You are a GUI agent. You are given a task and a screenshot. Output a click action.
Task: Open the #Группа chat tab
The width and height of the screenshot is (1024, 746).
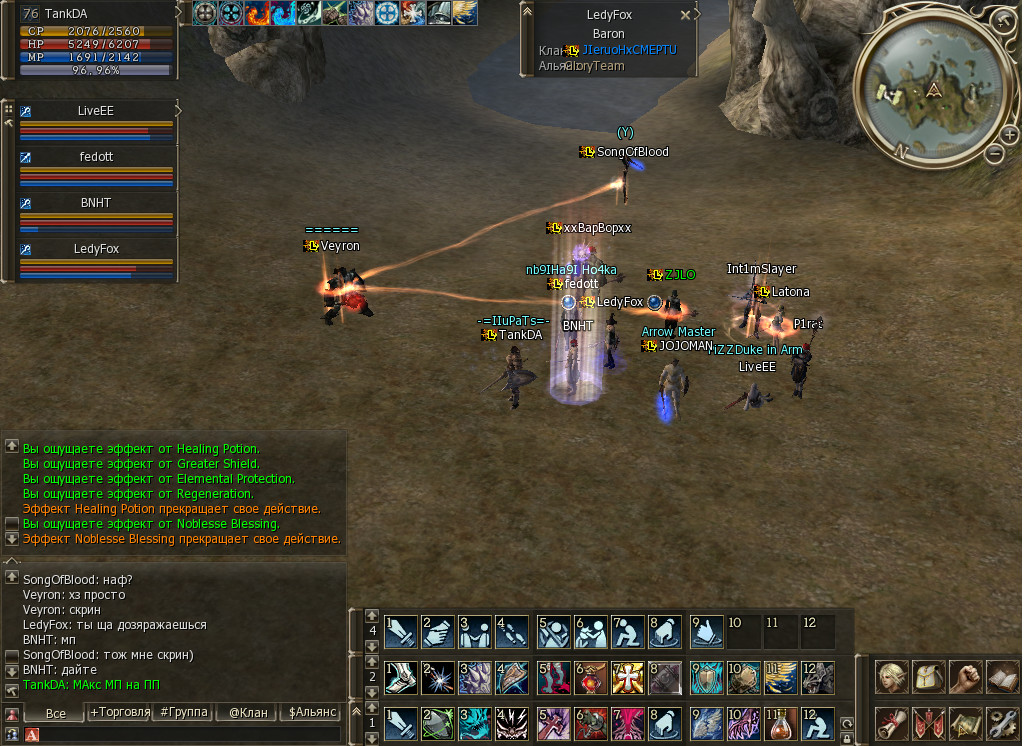[x=184, y=713]
